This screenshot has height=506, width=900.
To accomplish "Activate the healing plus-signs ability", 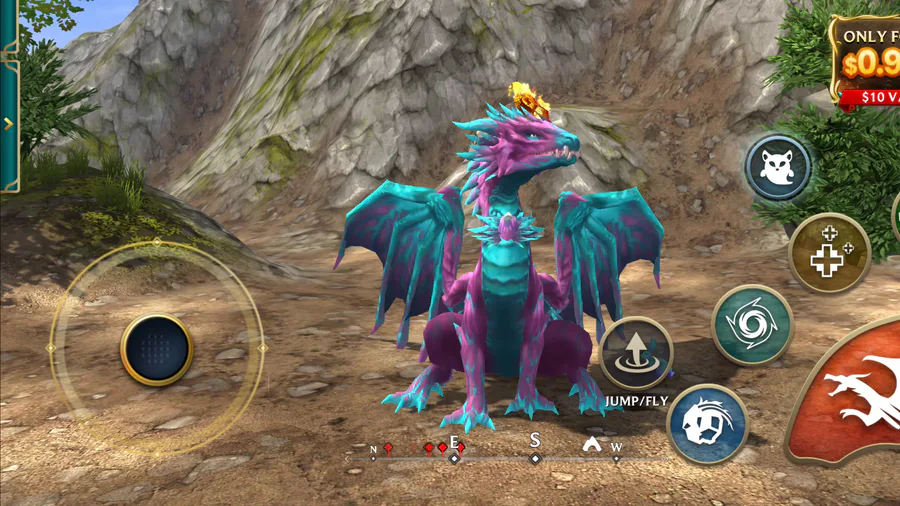I will (x=829, y=252).
